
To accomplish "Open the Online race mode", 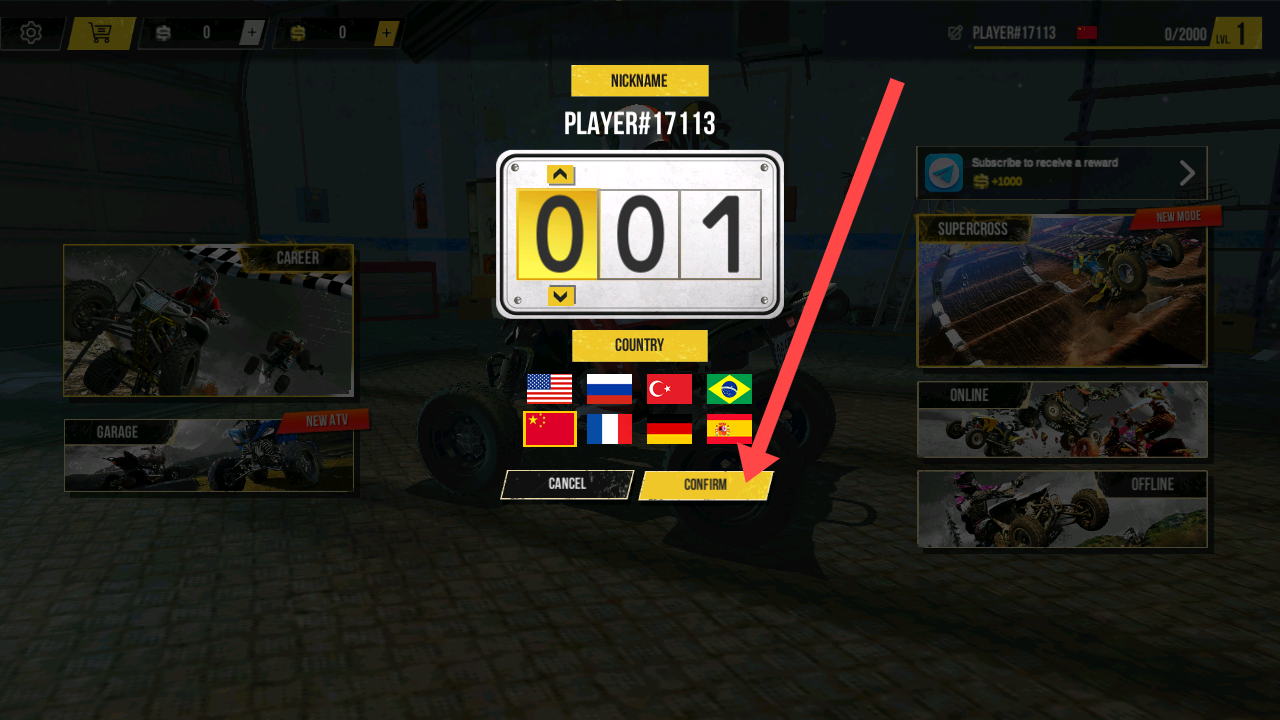I will pos(1062,419).
